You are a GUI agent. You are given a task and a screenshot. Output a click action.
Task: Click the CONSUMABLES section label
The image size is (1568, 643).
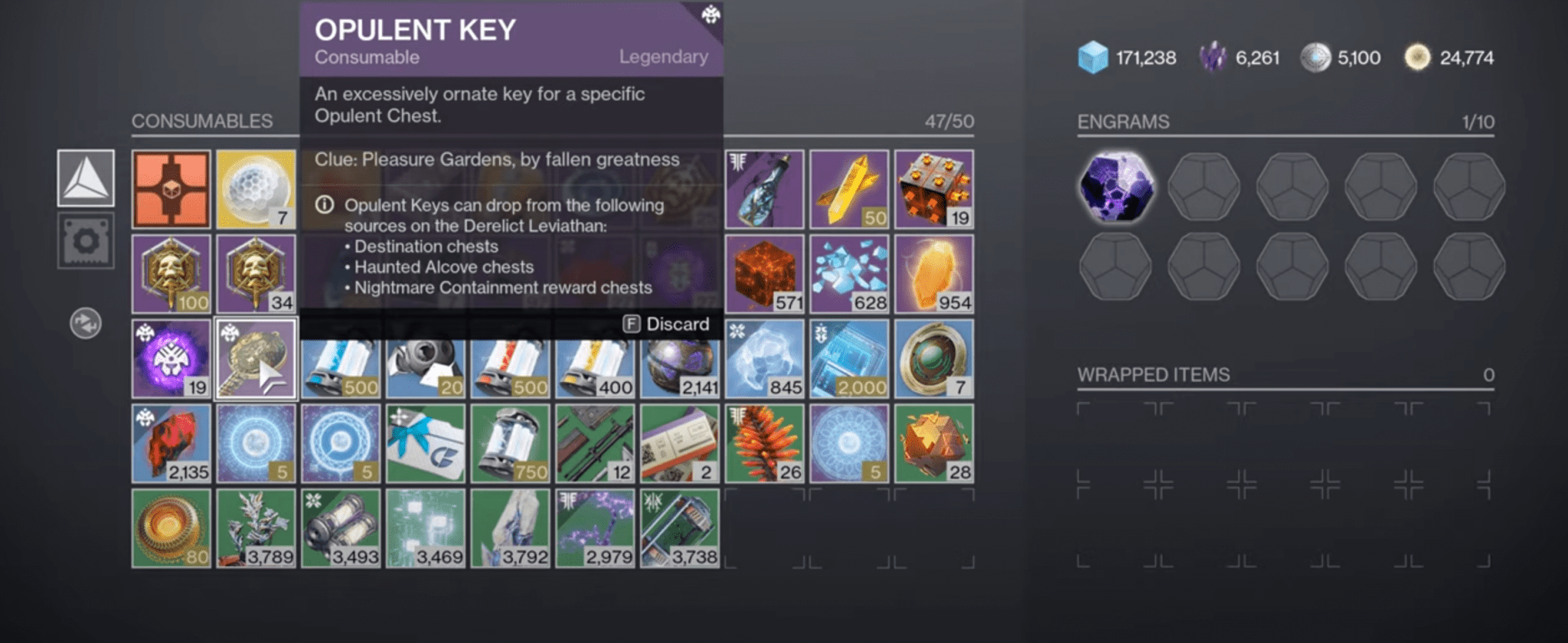tap(202, 121)
